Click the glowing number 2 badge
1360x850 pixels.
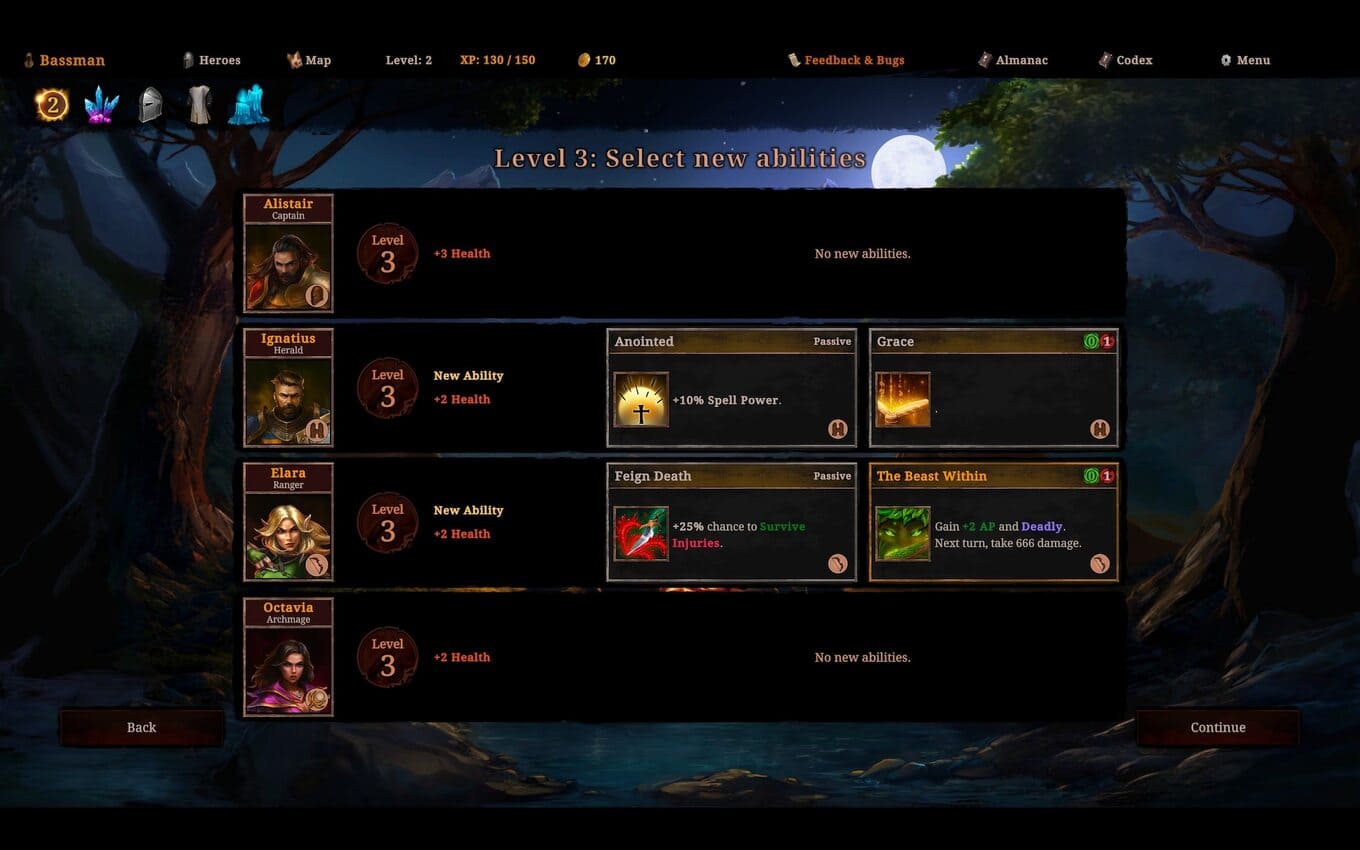click(x=52, y=105)
